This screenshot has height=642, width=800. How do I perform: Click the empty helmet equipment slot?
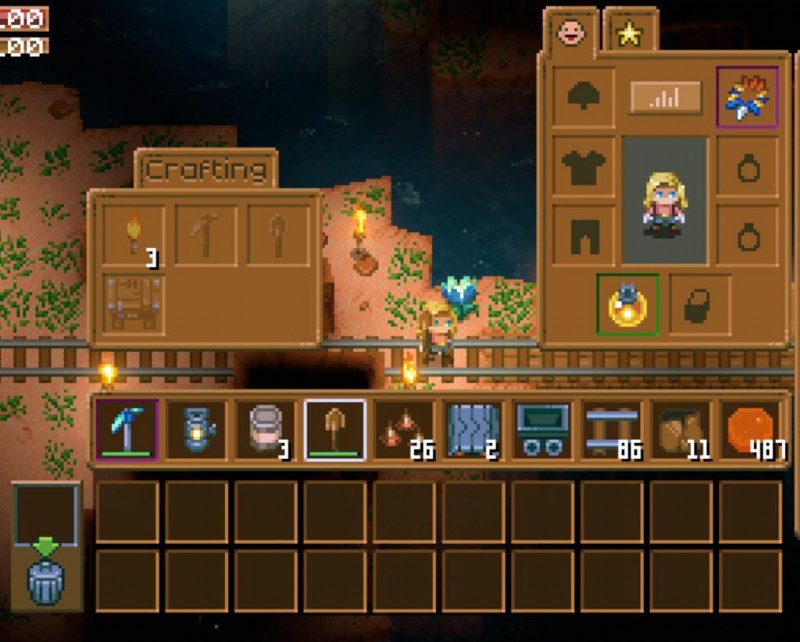(583, 97)
